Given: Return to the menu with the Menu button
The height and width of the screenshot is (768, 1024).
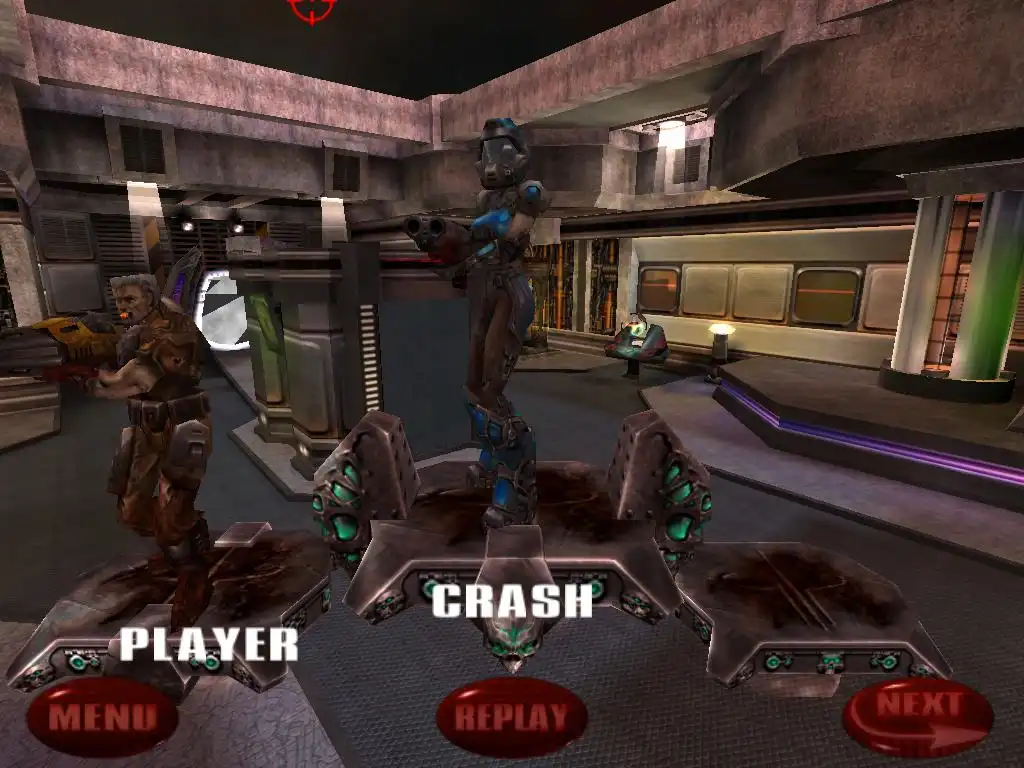Looking at the screenshot, I should (x=102, y=716).
